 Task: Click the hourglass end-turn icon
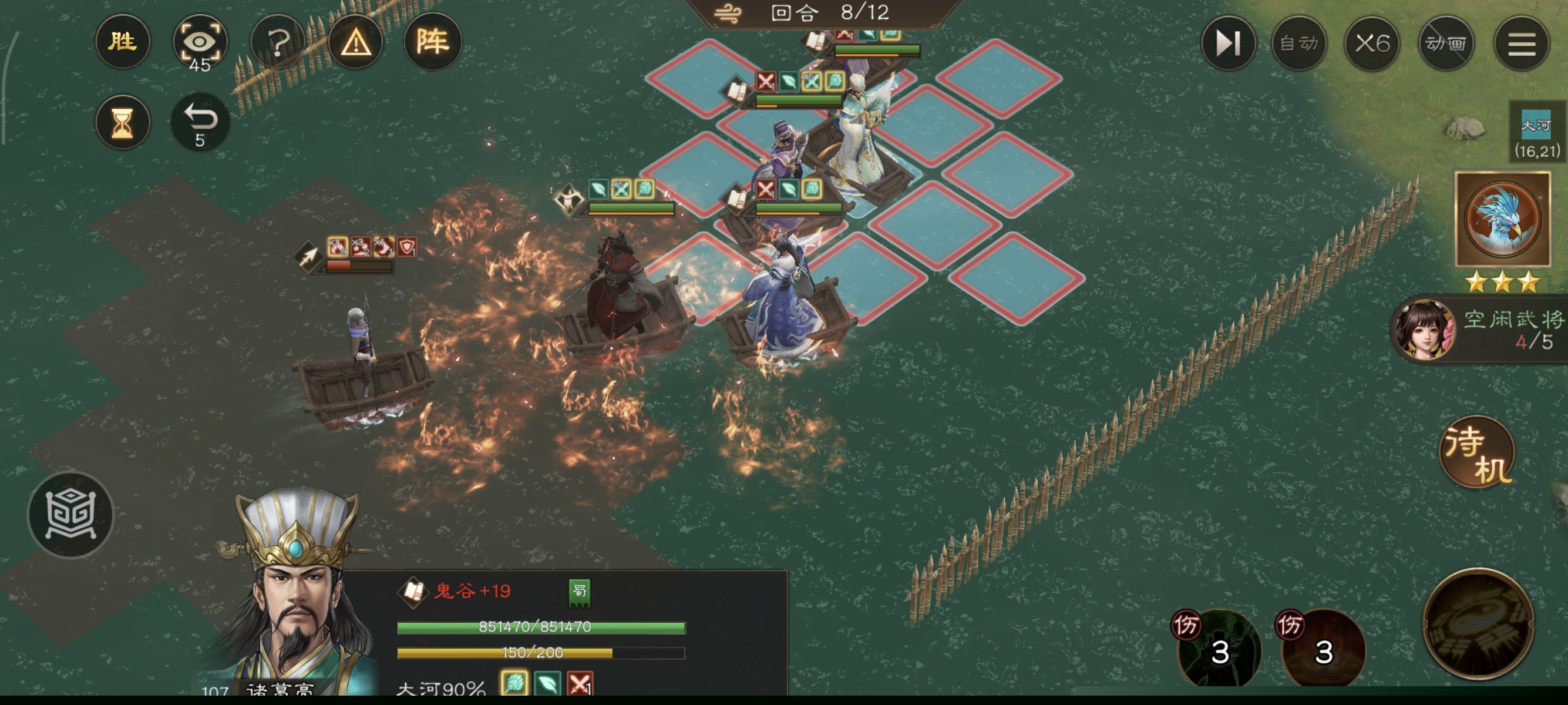(122, 122)
